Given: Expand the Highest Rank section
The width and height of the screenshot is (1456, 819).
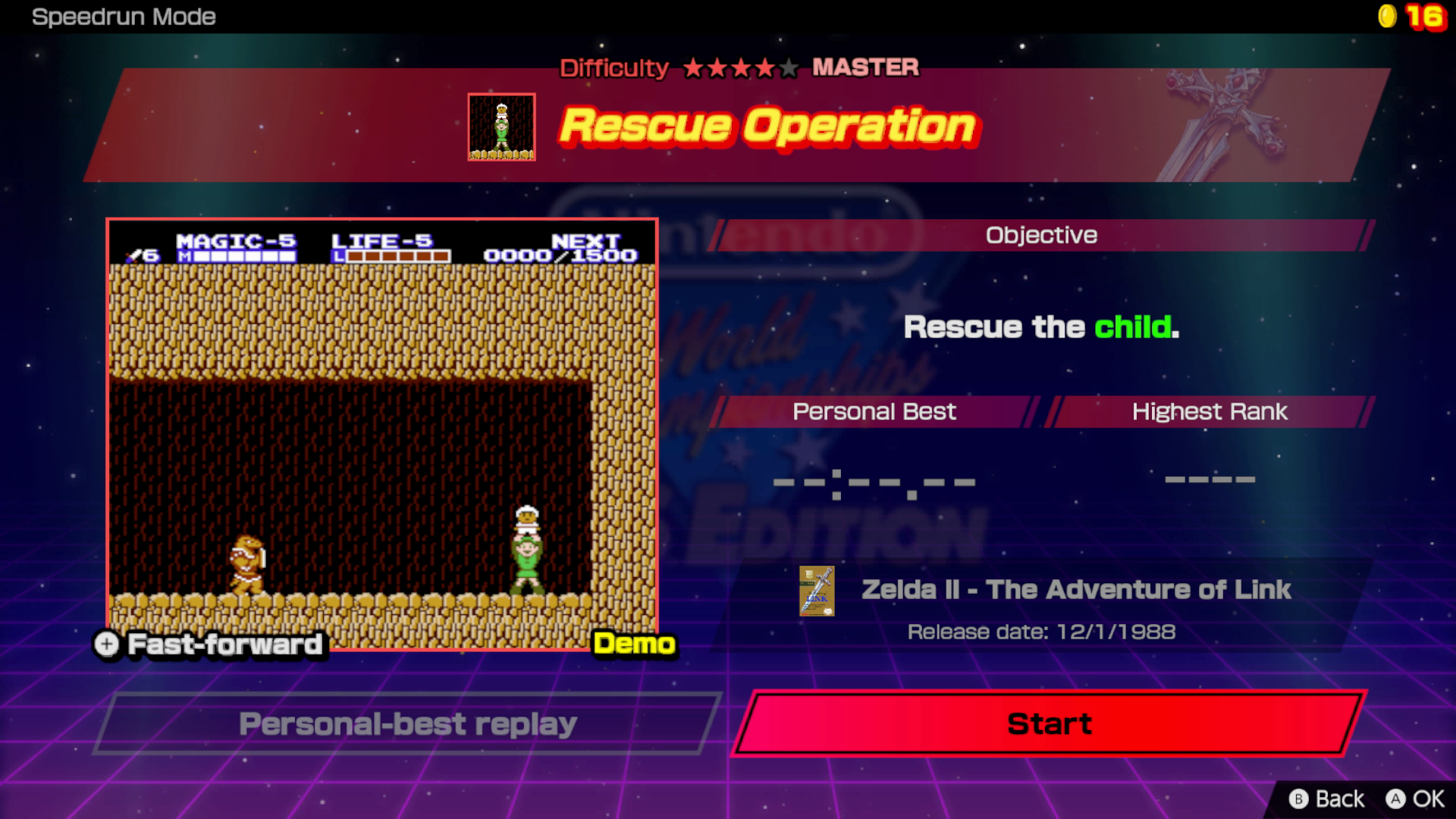Looking at the screenshot, I should point(1209,412).
